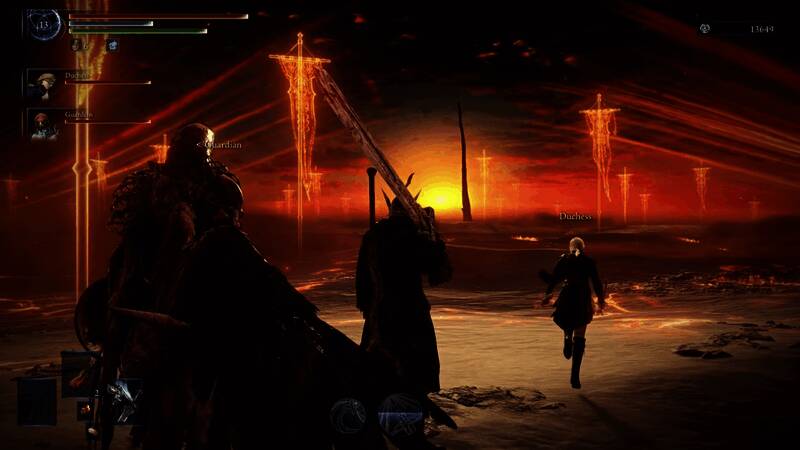Select the empty left-hand equipment slot
Image resolution: width=800 pixels, height=450 pixels.
point(35,400)
